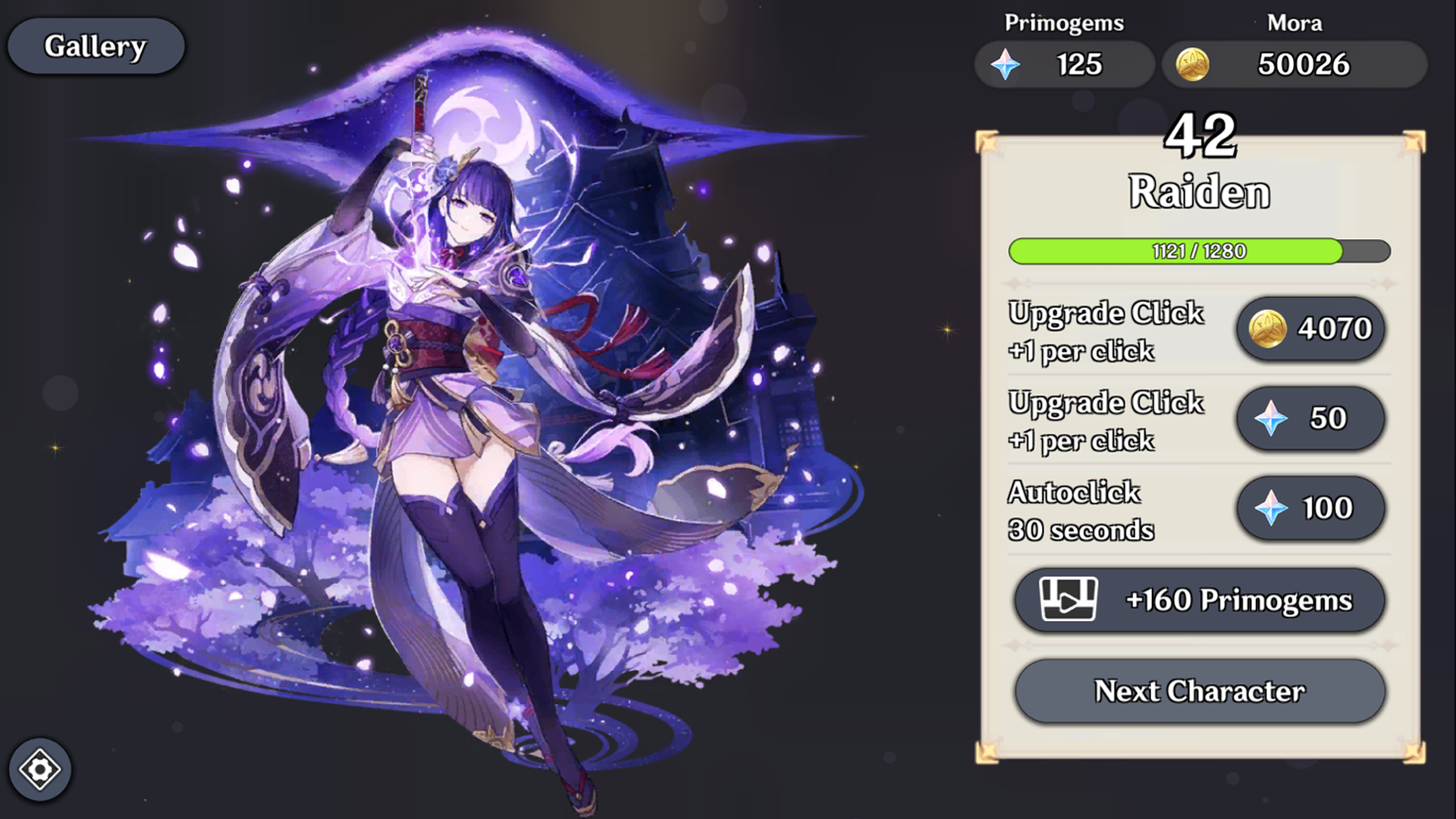This screenshot has width=1456, height=819.
Task: Expand the Mora counter panel
Action: 1294,64
